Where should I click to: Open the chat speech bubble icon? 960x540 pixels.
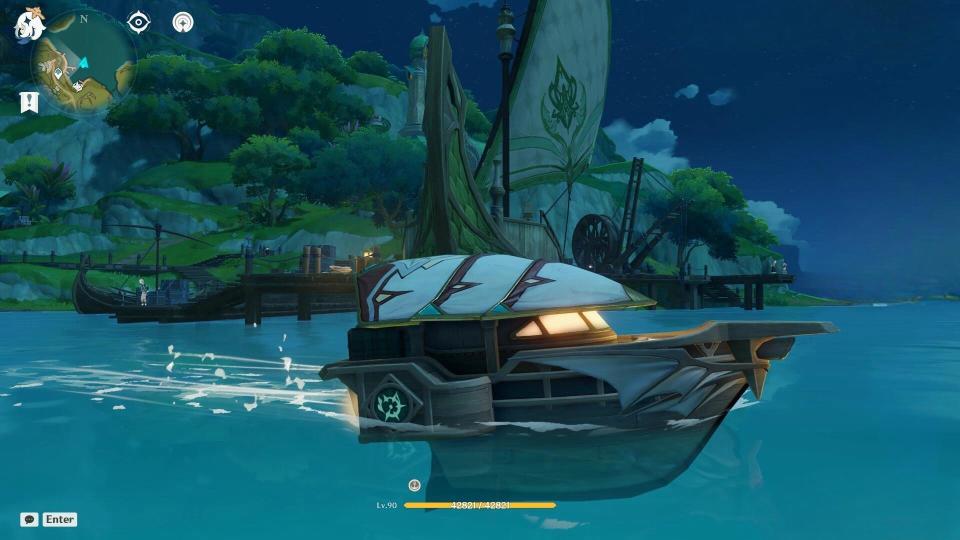coord(29,519)
